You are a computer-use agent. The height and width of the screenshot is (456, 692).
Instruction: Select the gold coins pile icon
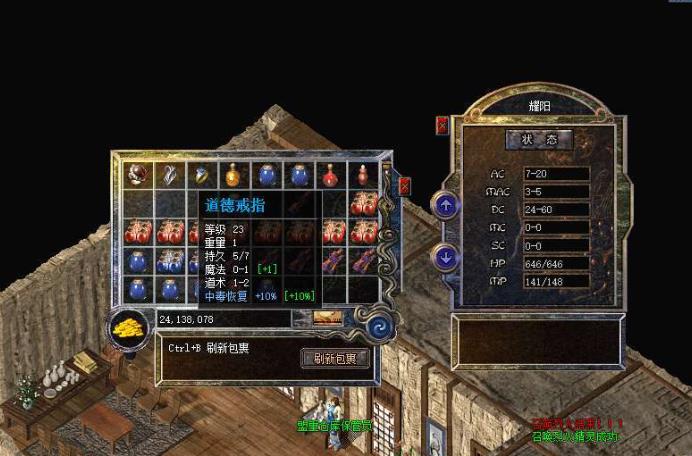[x=127, y=327]
